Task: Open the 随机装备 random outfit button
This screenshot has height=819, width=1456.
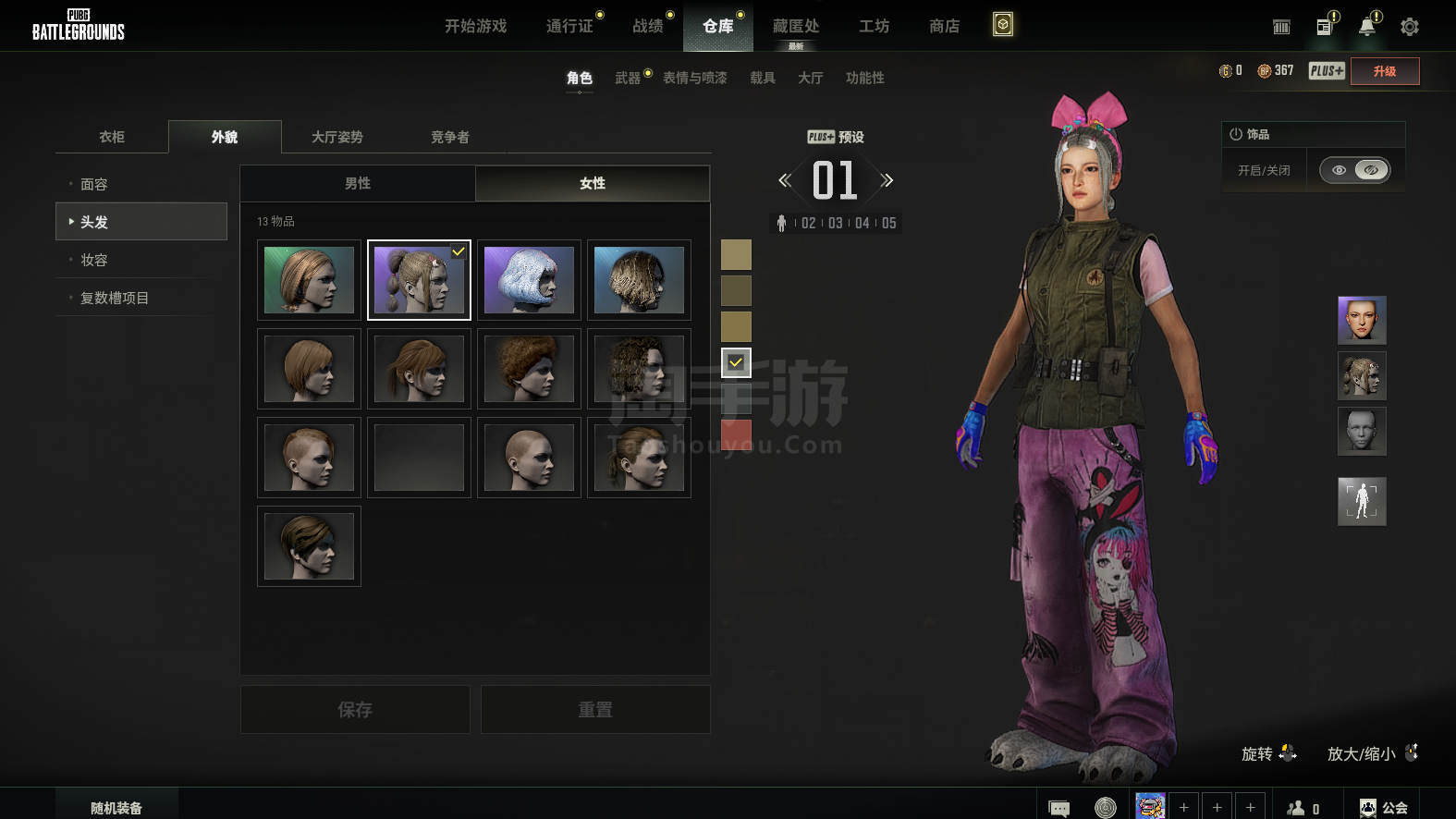Action: 116,808
